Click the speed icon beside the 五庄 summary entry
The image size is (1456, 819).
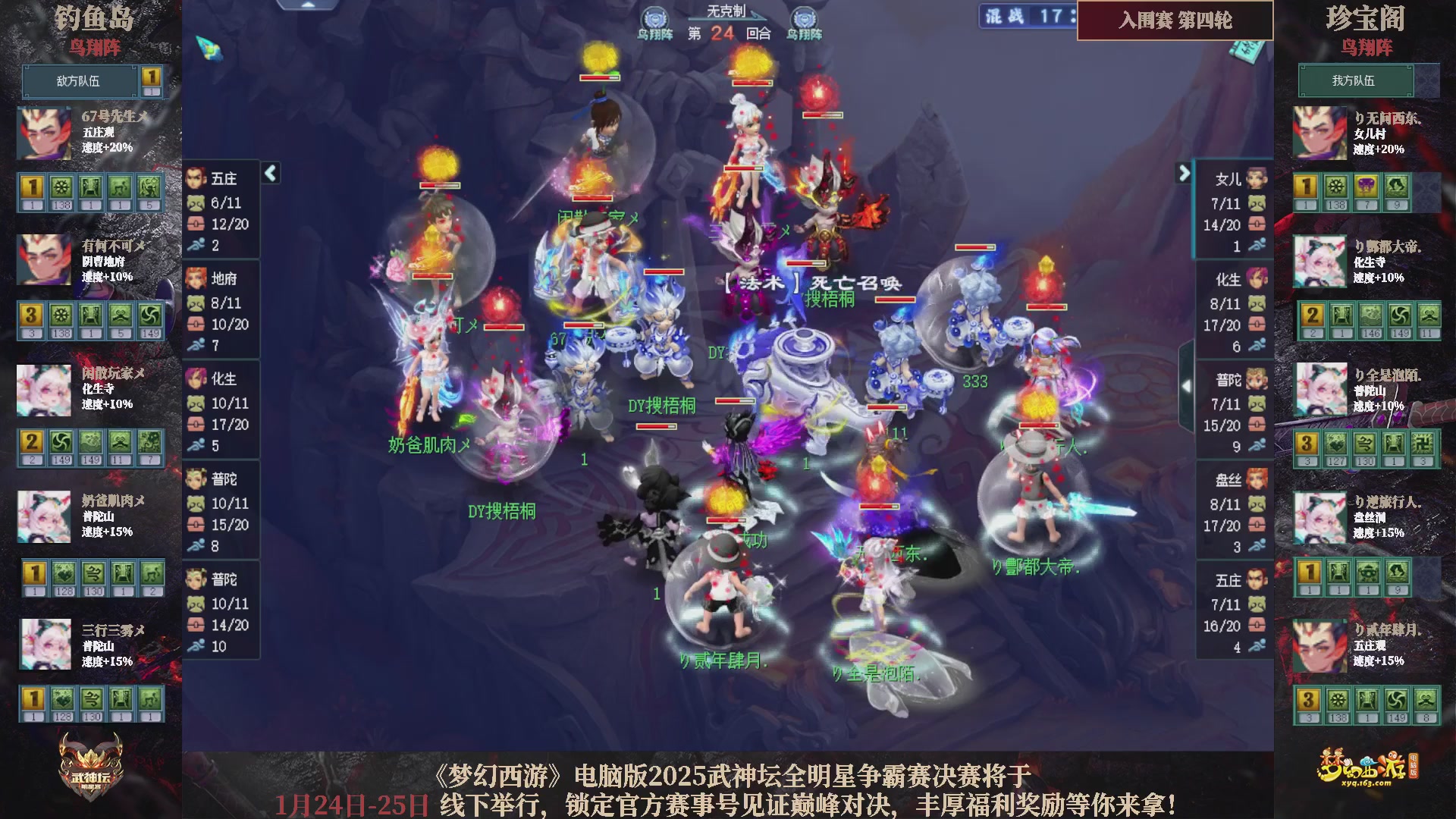(x=196, y=246)
